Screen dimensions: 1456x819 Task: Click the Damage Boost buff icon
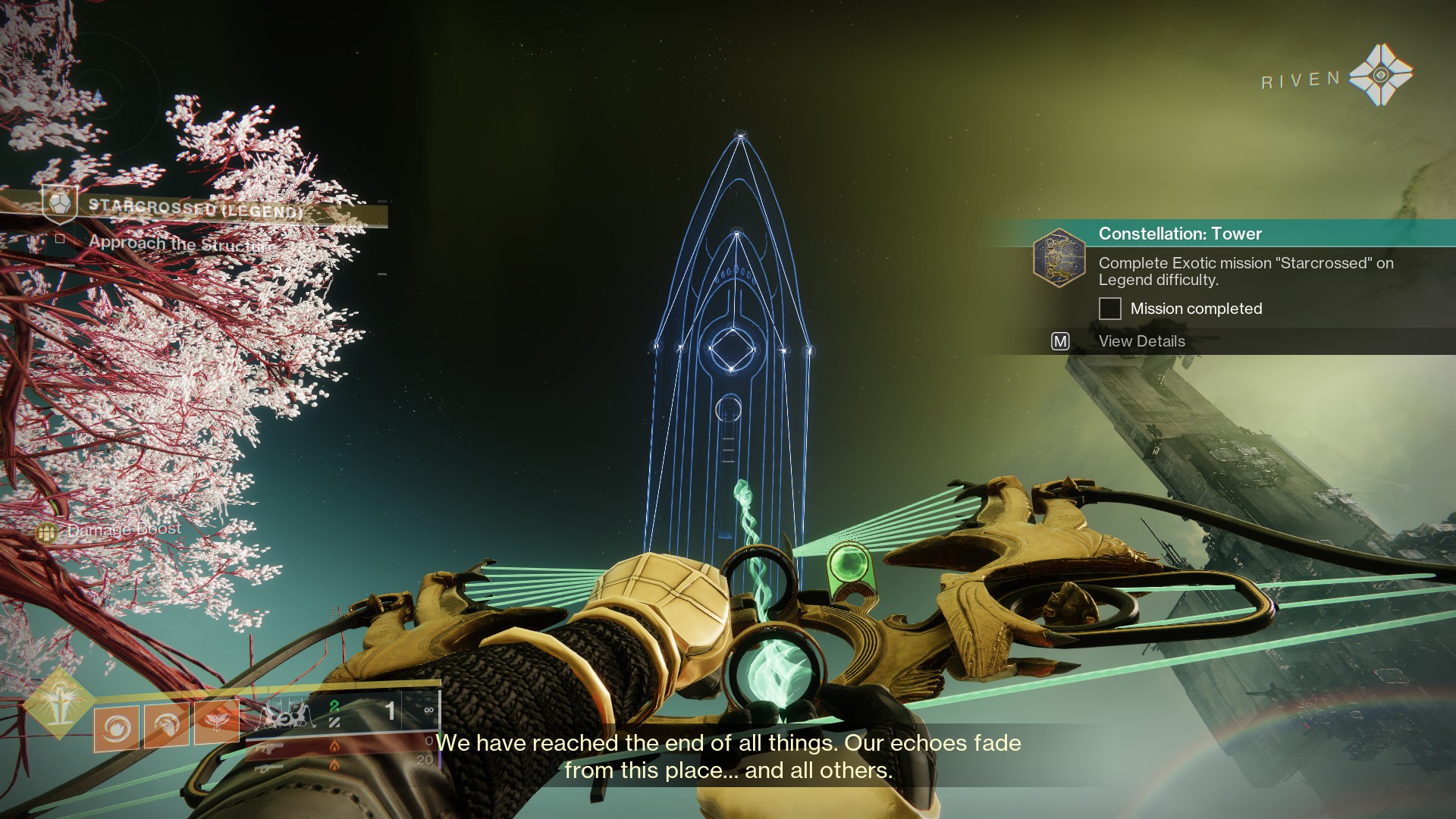coord(47,532)
